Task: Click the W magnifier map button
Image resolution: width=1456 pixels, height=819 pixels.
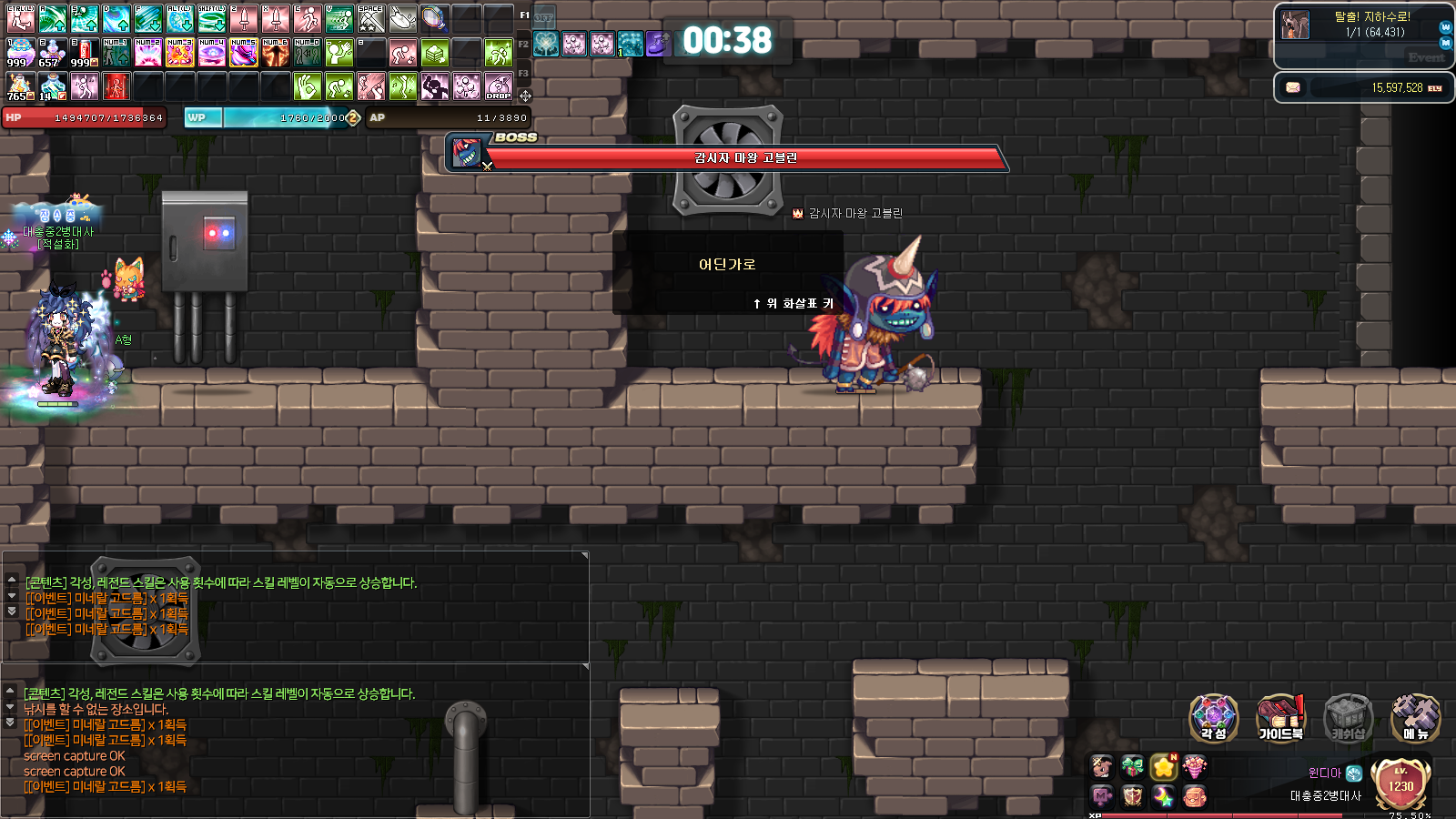Action: (1445, 27)
